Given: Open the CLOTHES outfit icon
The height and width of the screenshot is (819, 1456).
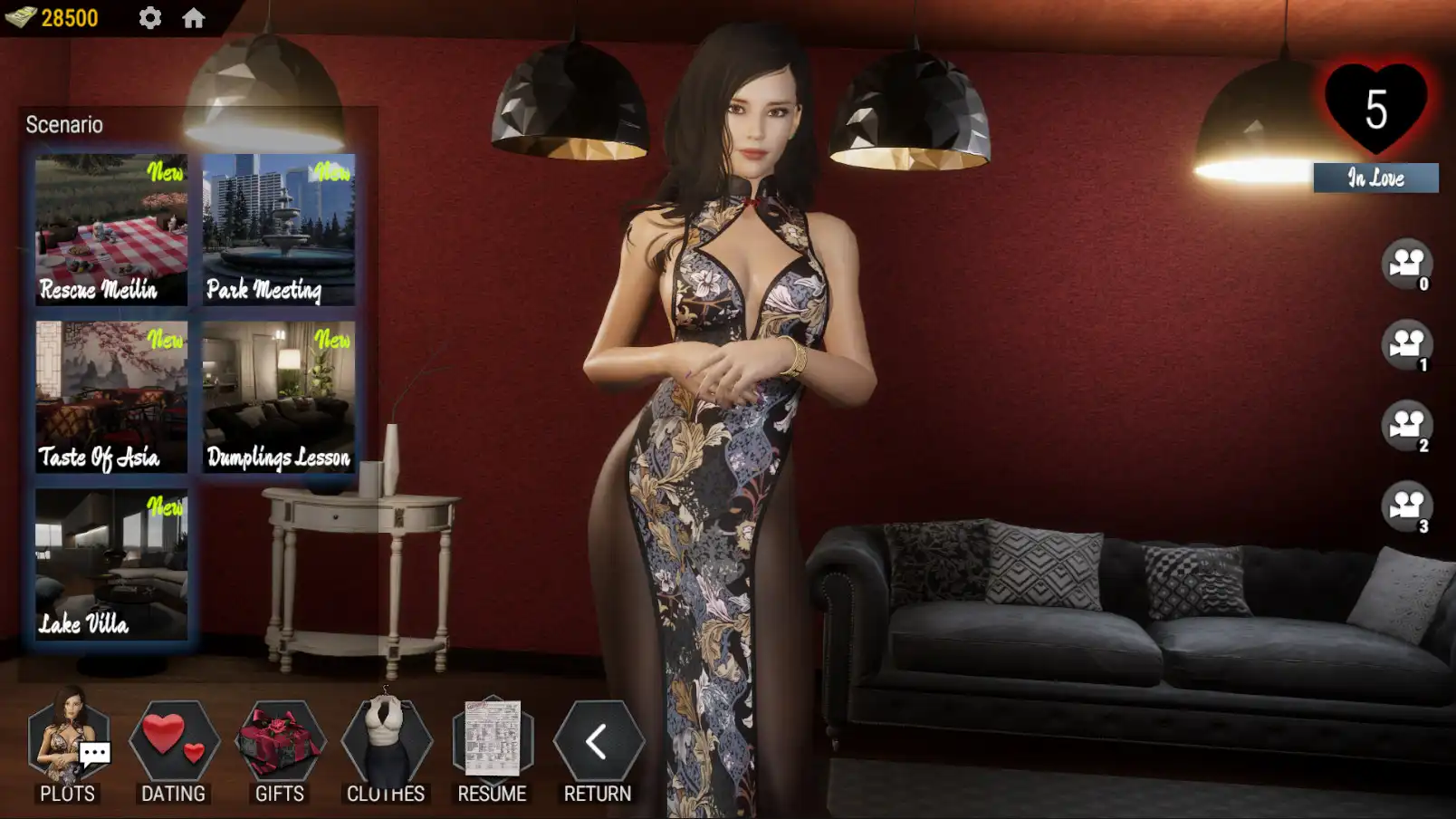Looking at the screenshot, I should point(386,743).
